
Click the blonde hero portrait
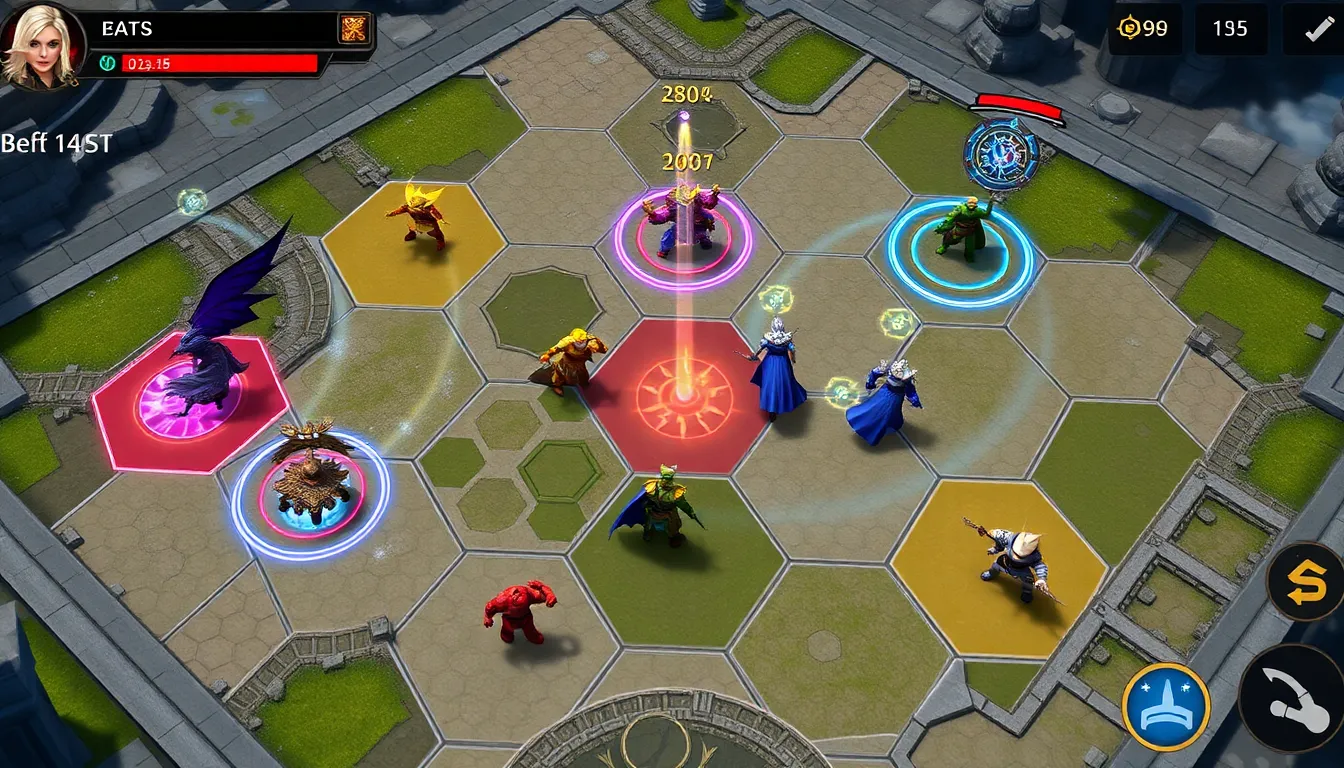[x=40, y=45]
